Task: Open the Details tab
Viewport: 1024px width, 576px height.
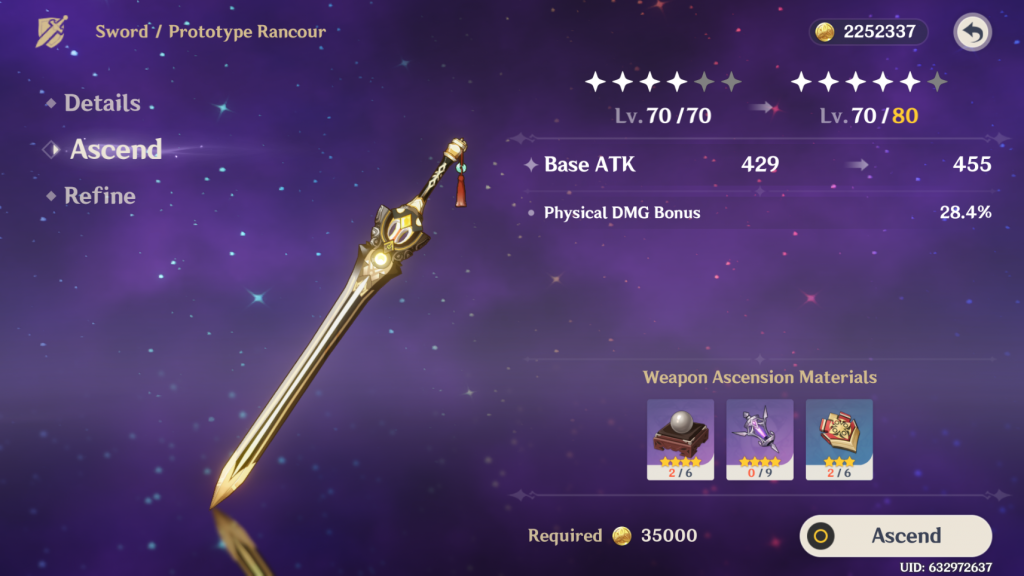Action: [101, 103]
